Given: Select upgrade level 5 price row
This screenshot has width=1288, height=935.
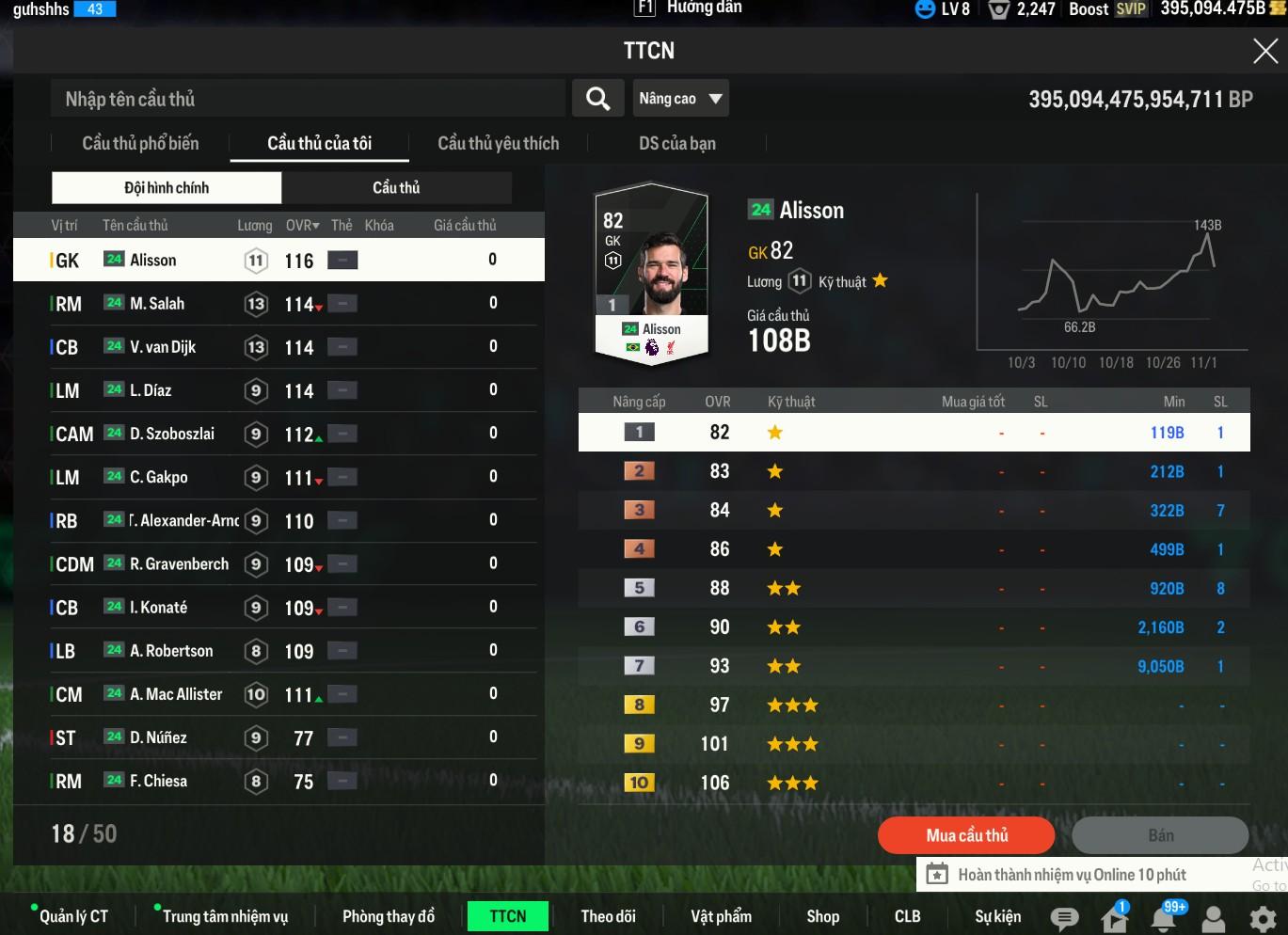Looking at the screenshot, I should 913,589.
